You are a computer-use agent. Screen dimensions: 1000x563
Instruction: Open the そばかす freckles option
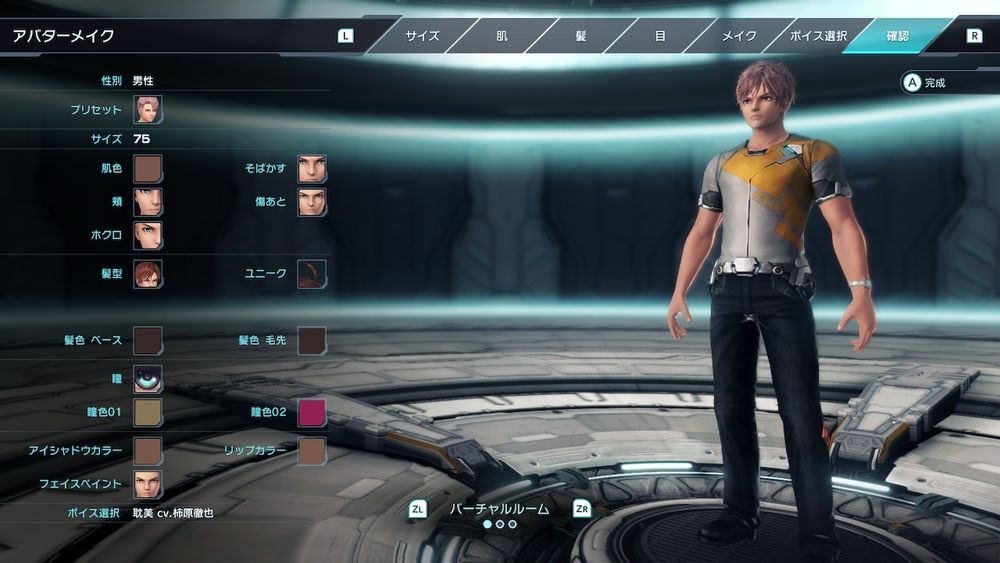(x=312, y=169)
